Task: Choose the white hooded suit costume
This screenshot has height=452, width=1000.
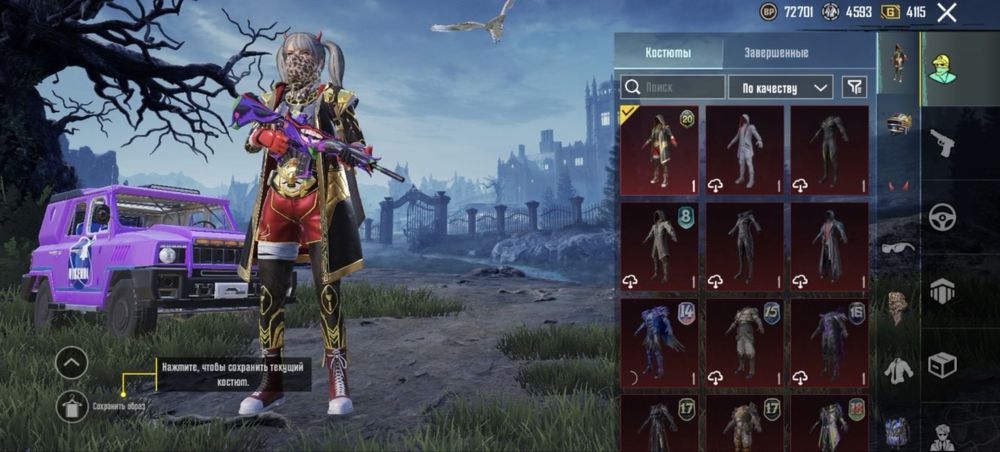Action: point(744,150)
